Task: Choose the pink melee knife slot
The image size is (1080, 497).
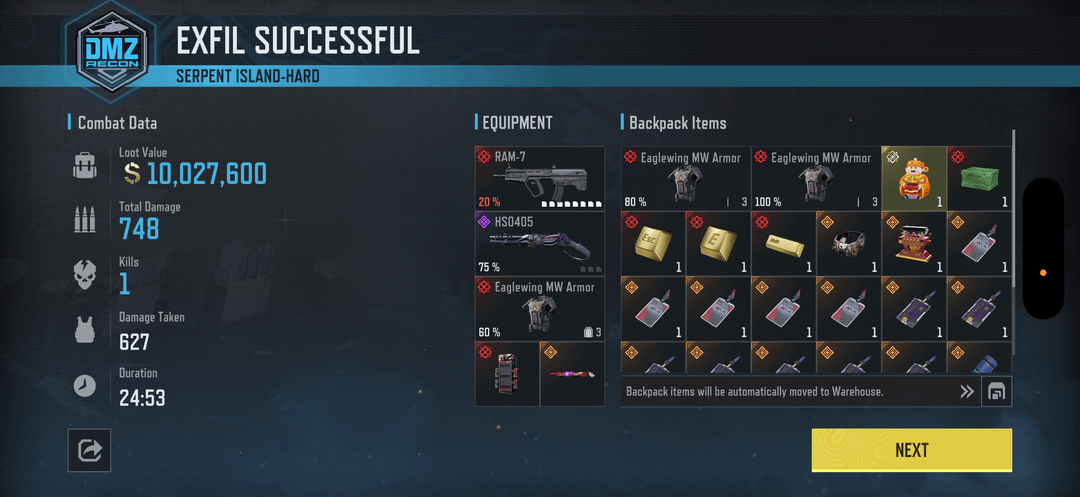Action: click(x=572, y=374)
